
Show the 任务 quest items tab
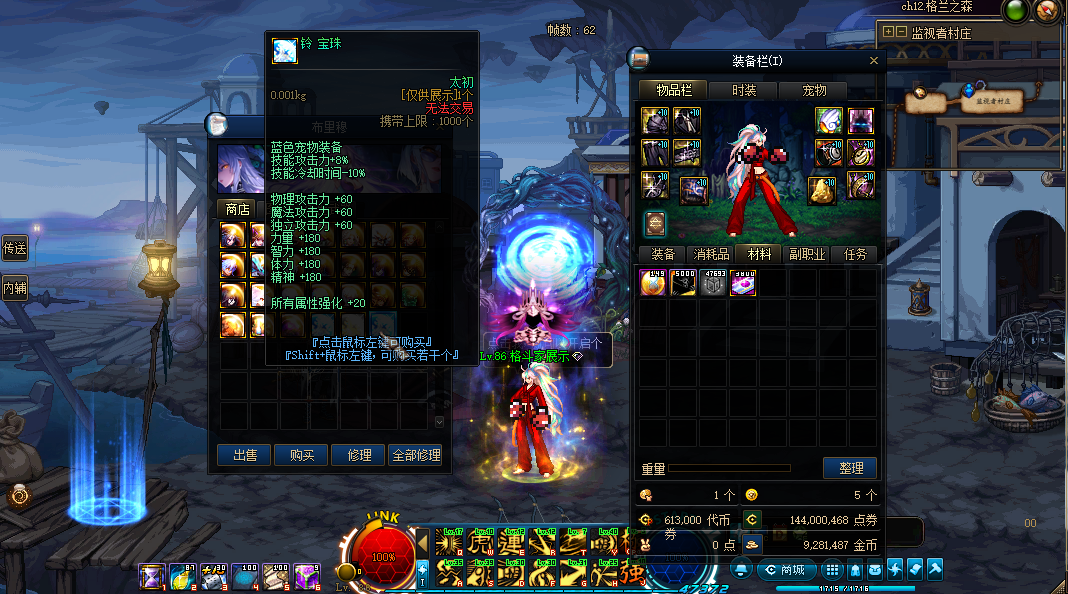[855, 254]
